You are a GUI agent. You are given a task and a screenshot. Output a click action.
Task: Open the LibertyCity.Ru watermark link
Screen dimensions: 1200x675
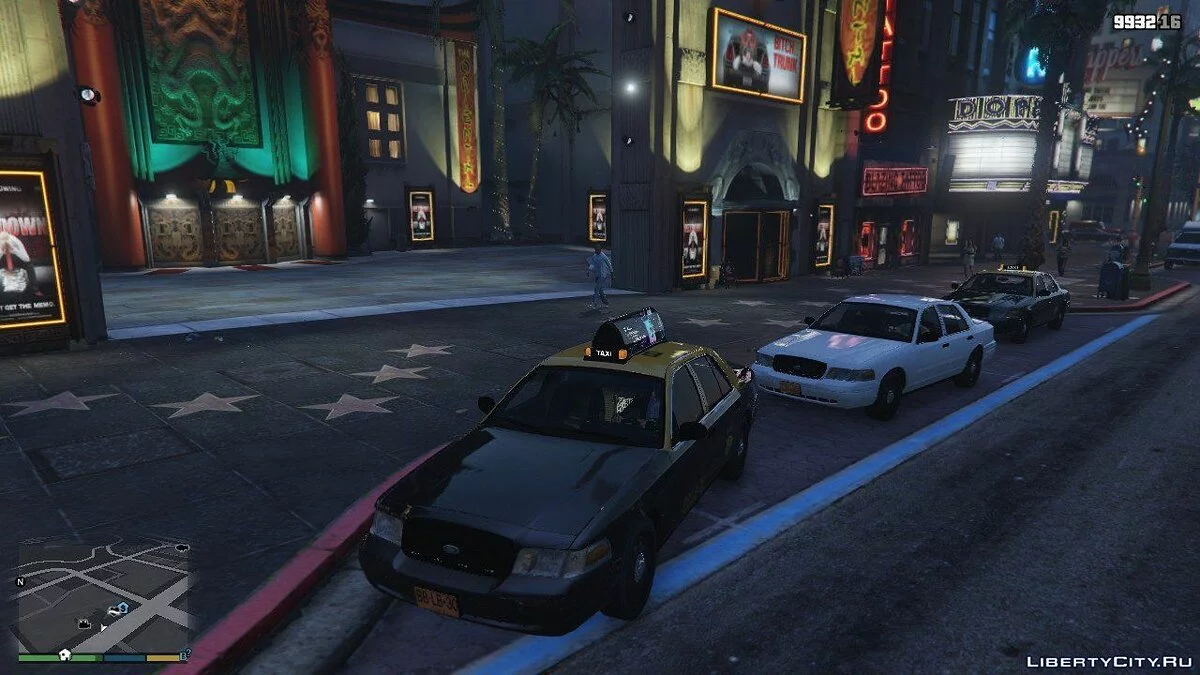tap(1107, 661)
